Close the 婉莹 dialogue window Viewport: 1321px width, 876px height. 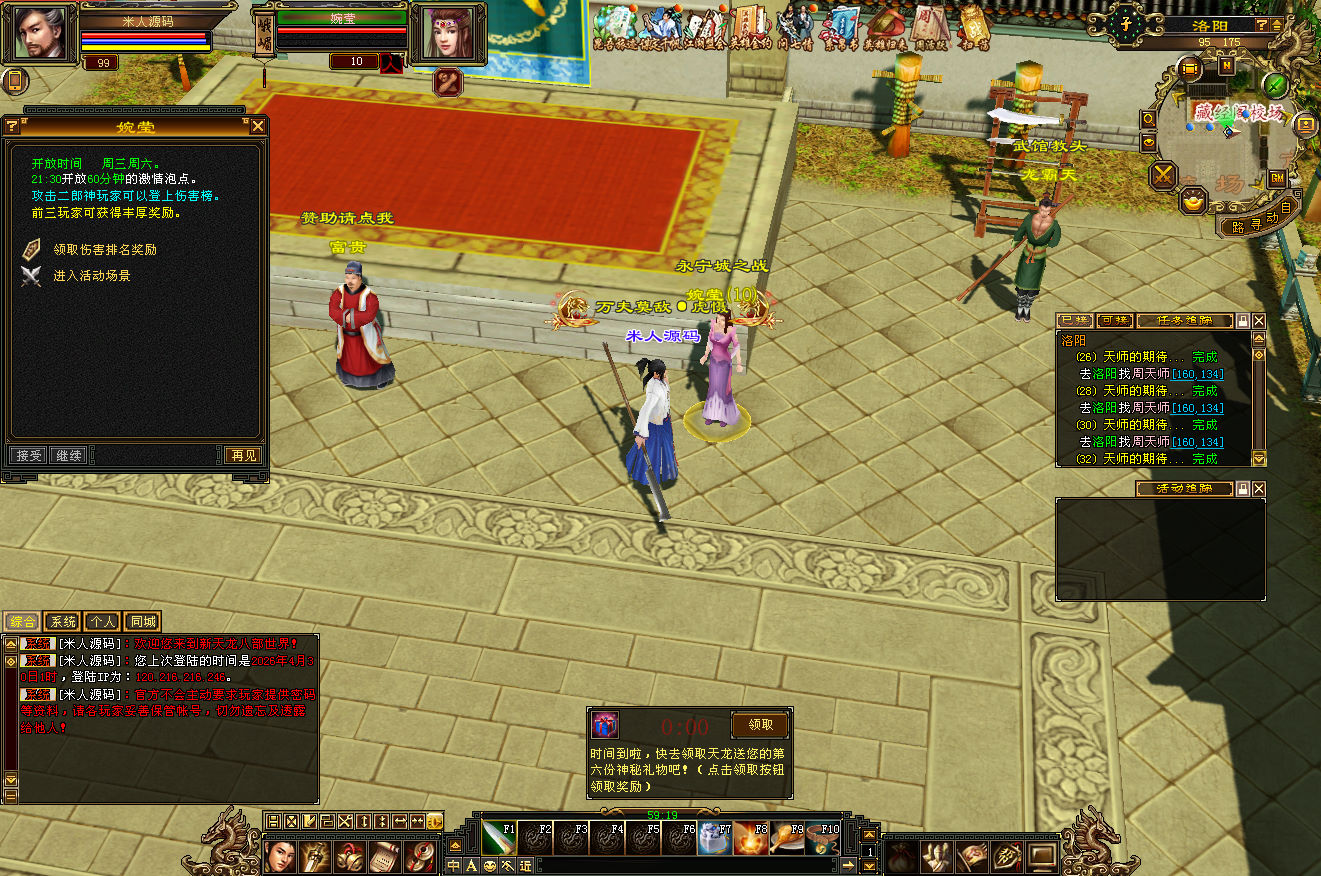(258, 126)
